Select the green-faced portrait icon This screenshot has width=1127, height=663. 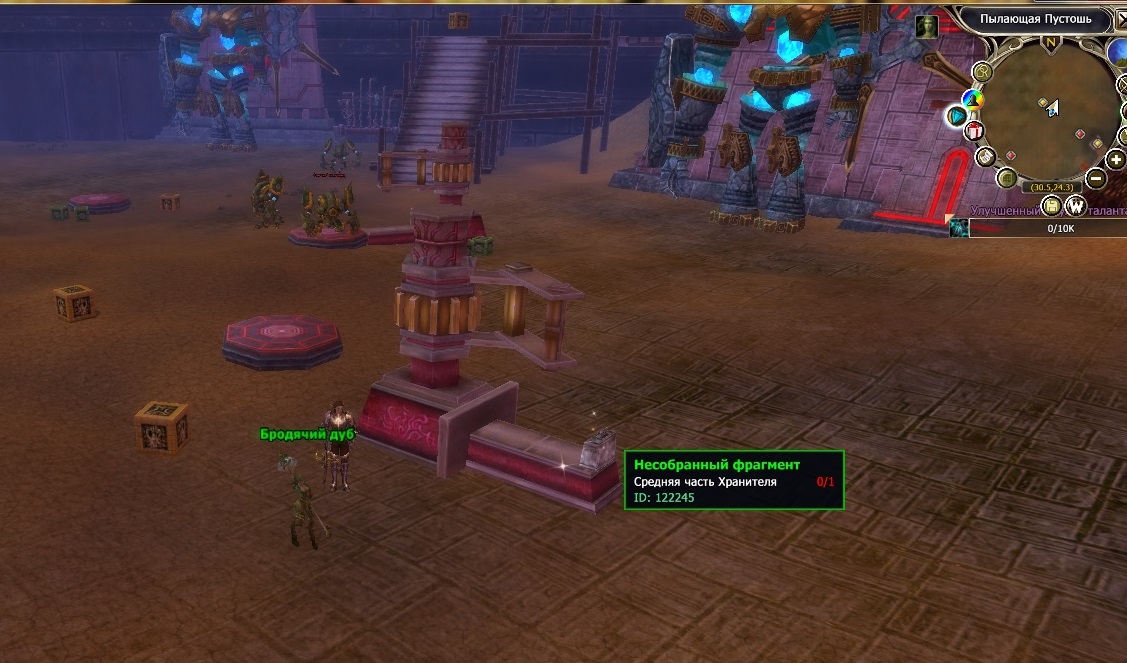point(927,27)
